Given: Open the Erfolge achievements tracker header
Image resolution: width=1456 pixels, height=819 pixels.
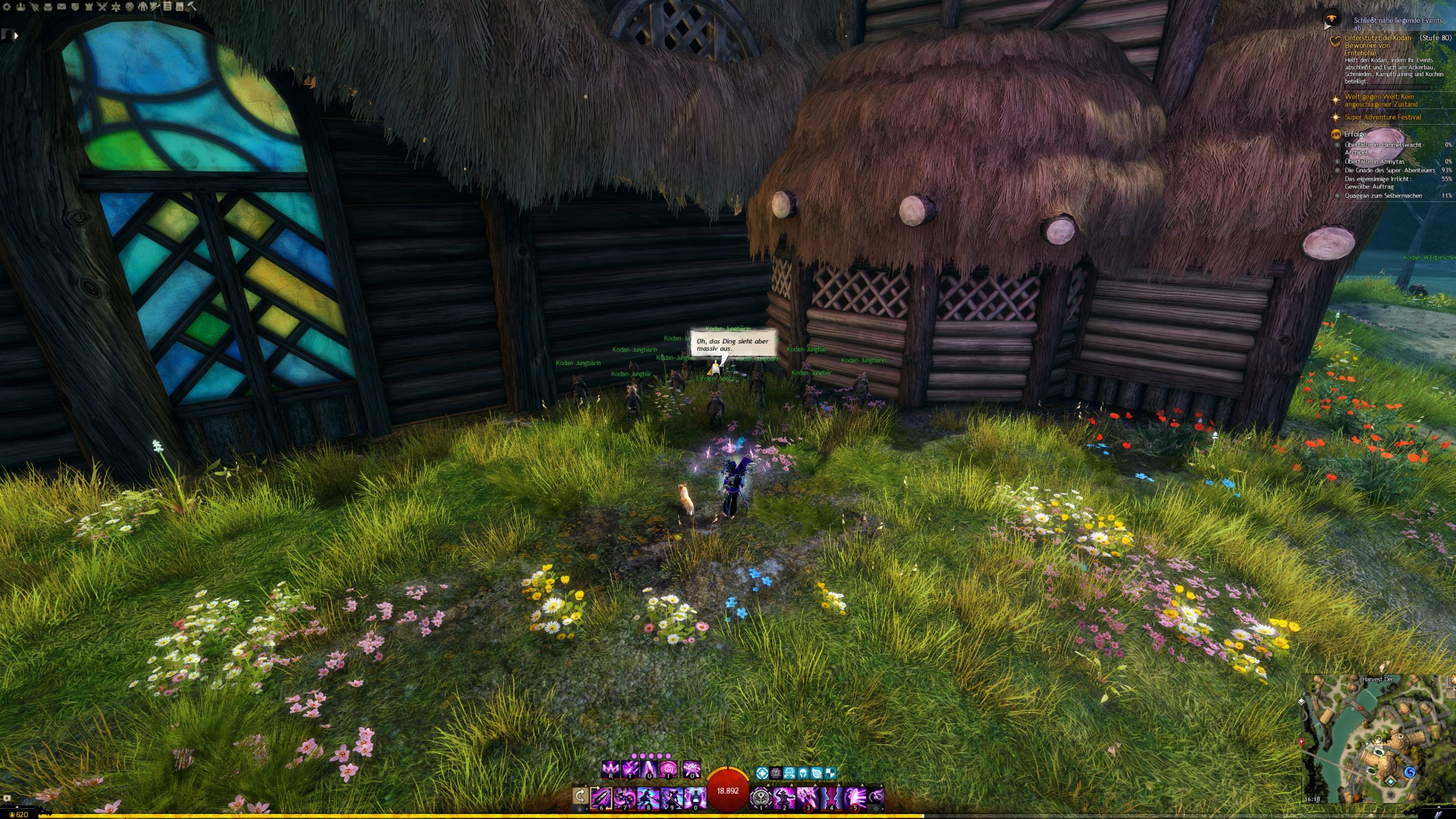Looking at the screenshot, I should (1355, 134).
